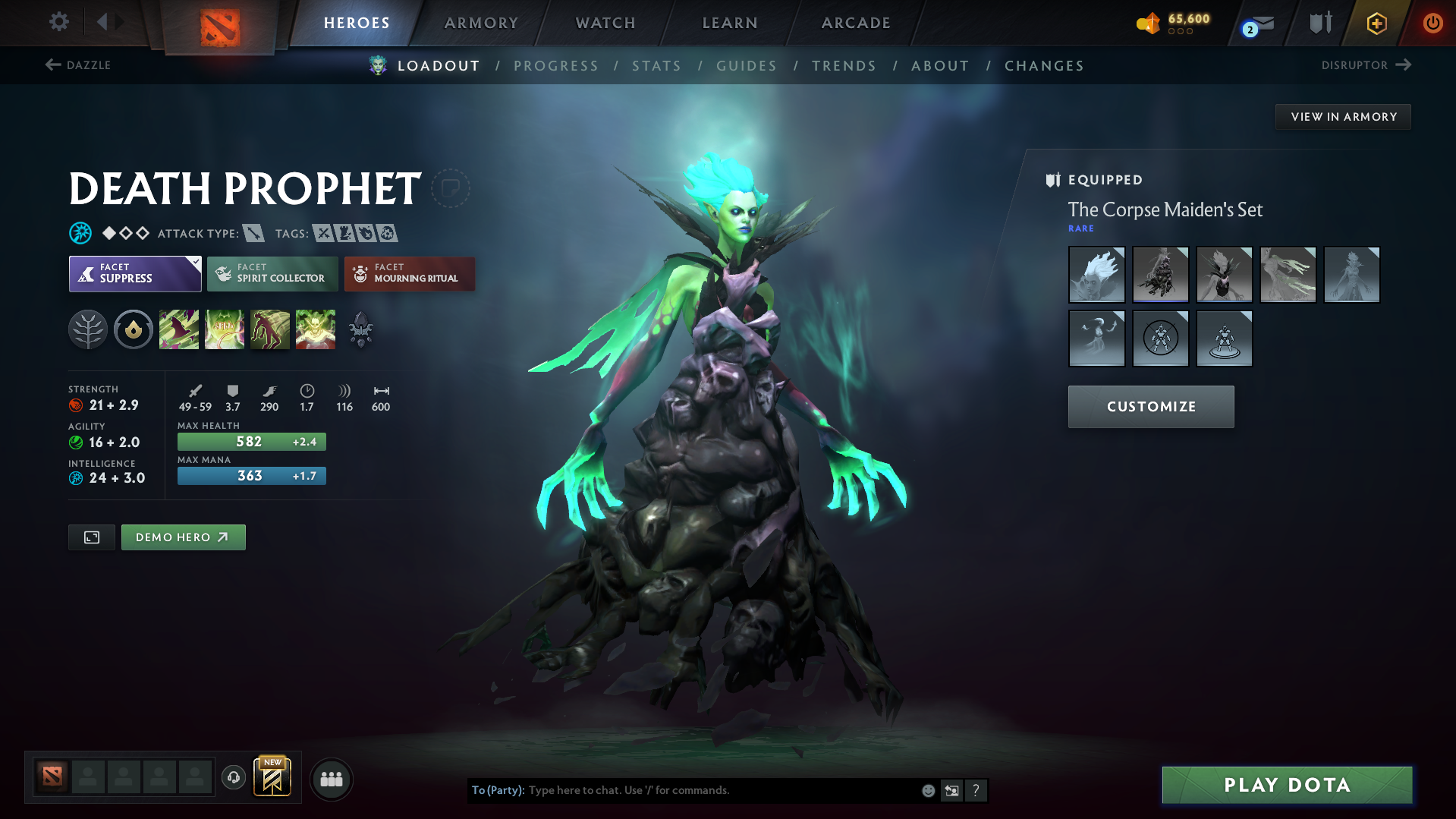Open DEMO HERO
1456x819 pixels.
pyautogui.click(x=183, y=537)
